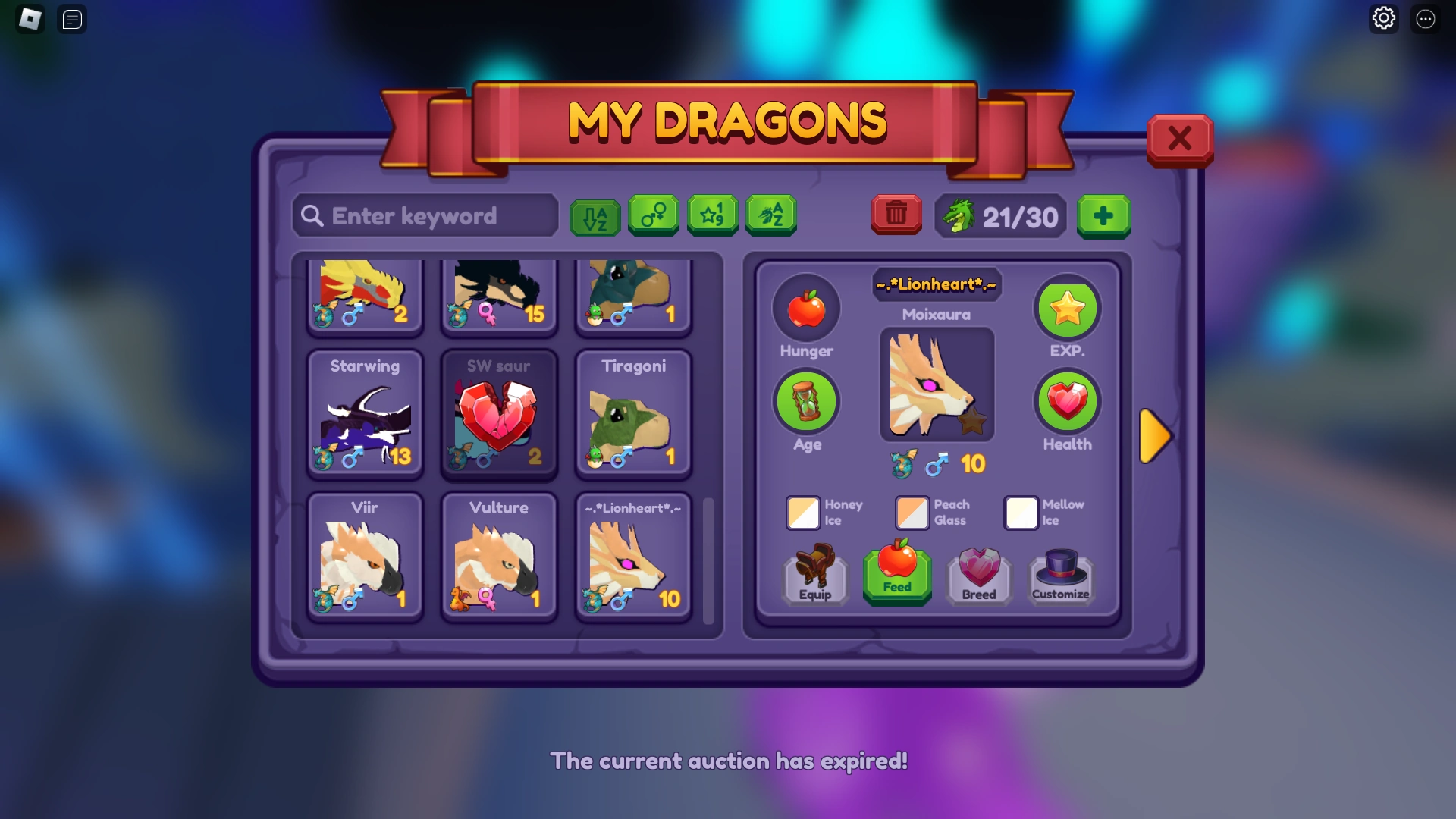
Task: Click the Hunger apple icon
Action: [x=806, y=308]
